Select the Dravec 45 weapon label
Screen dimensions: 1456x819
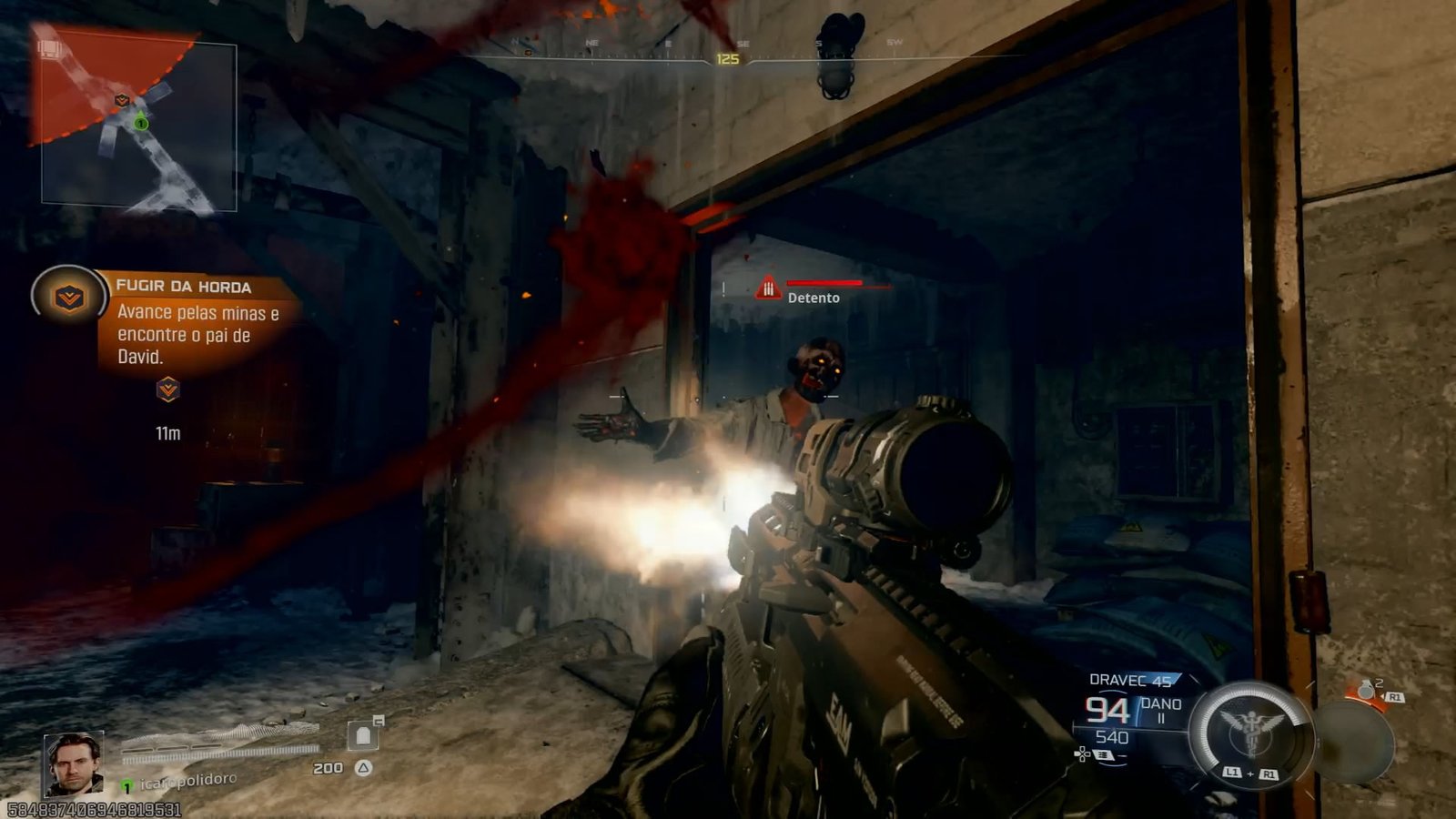[1130, 680]
